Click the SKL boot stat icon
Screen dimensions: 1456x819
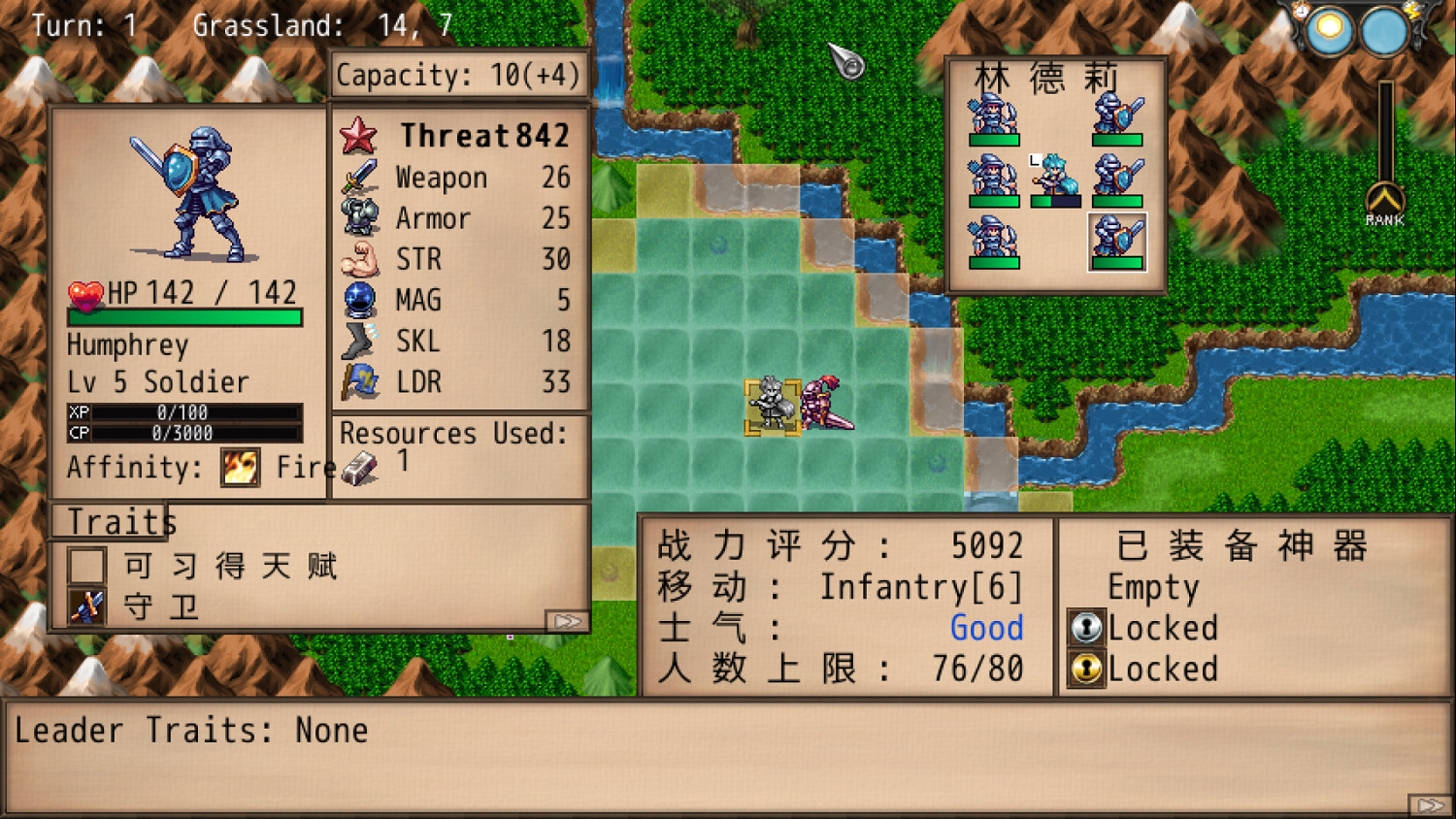click(357, 341)
